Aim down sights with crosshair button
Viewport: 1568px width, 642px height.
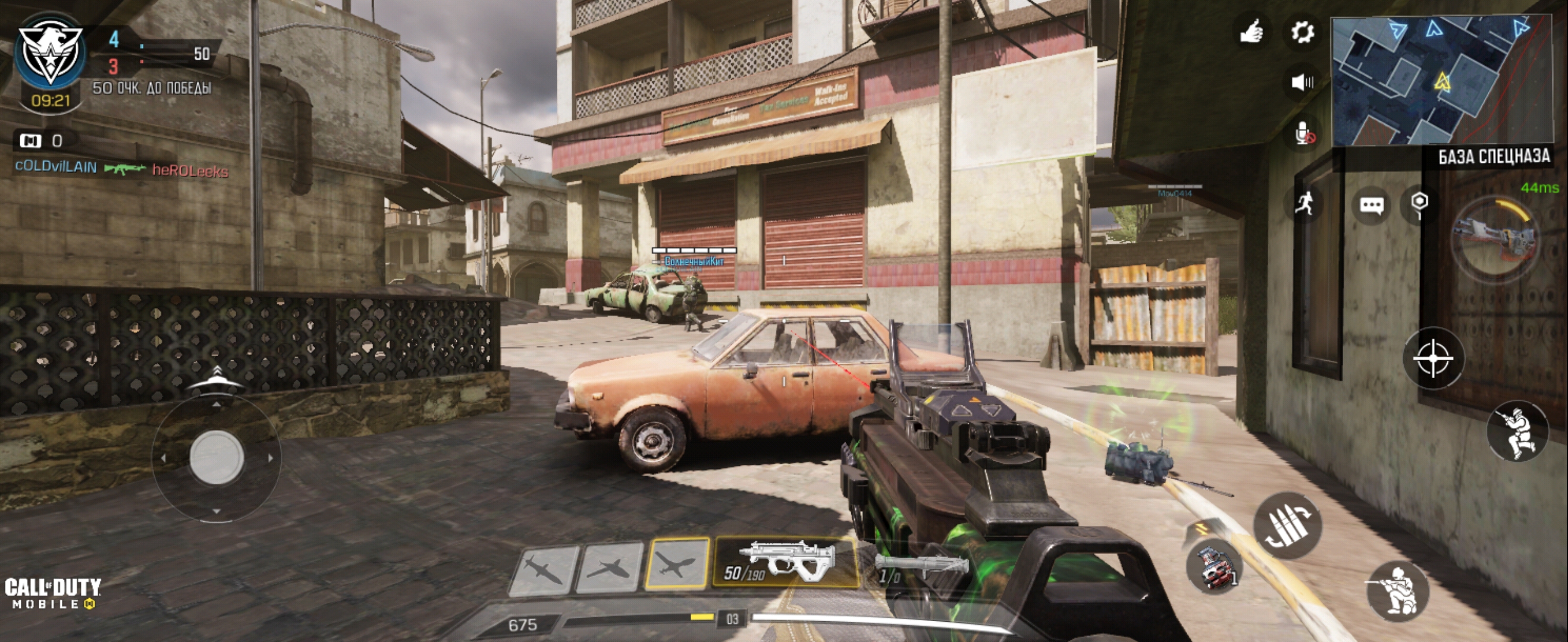pyautogui.click(x=1433, y=358)
